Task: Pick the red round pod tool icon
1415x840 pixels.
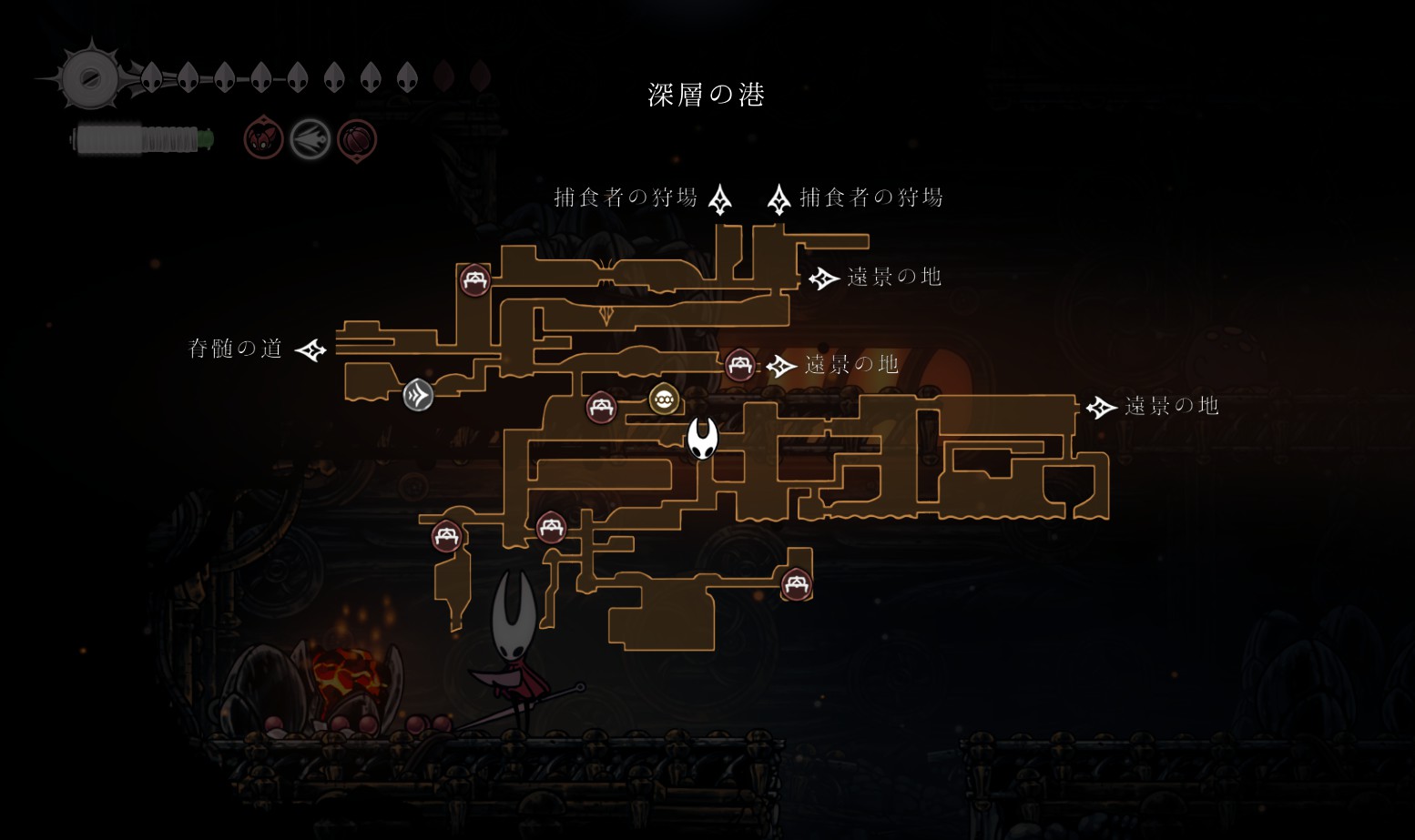Action: coord(357,141)
